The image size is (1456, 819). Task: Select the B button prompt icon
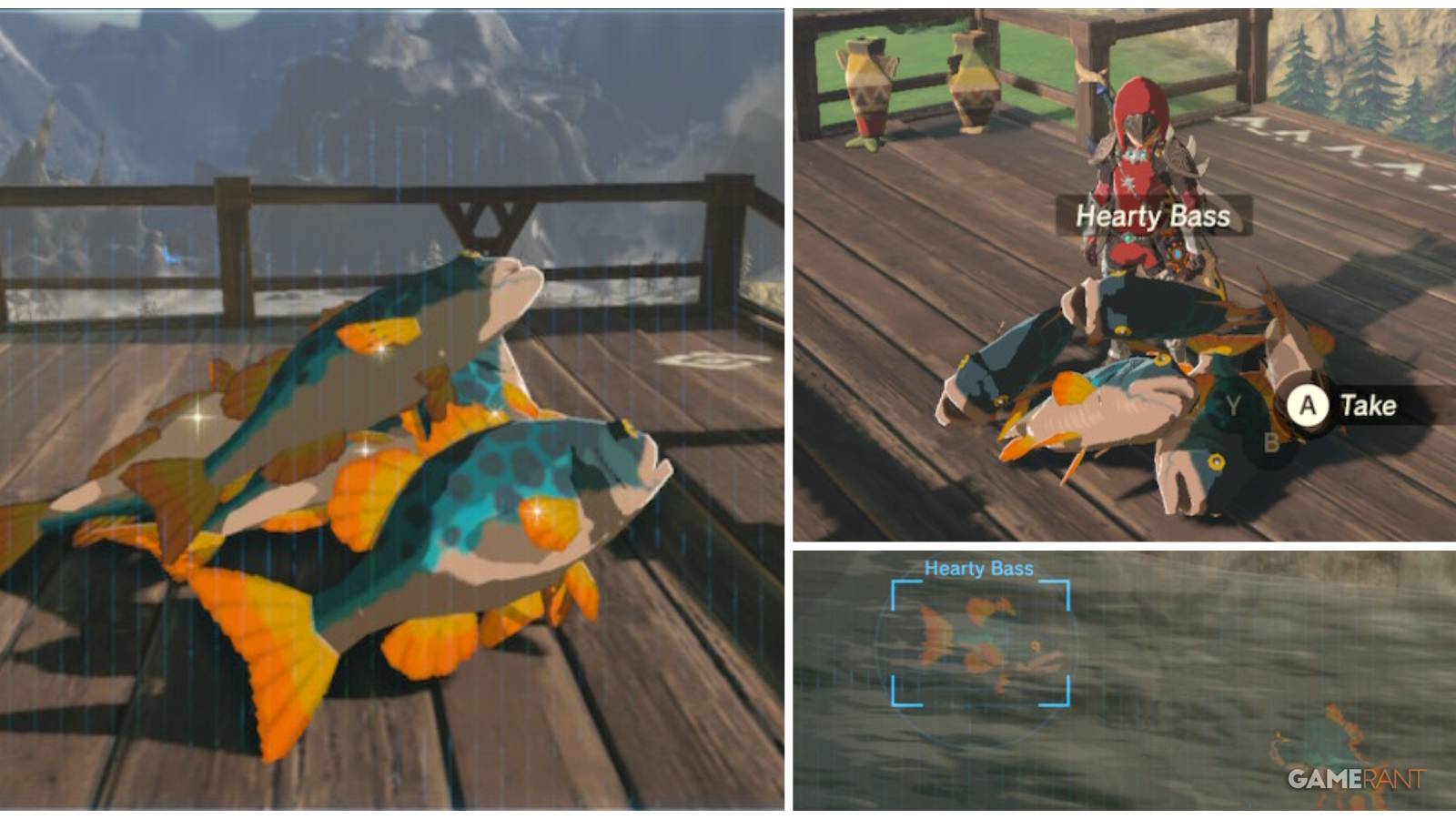tap(1271, 442)
